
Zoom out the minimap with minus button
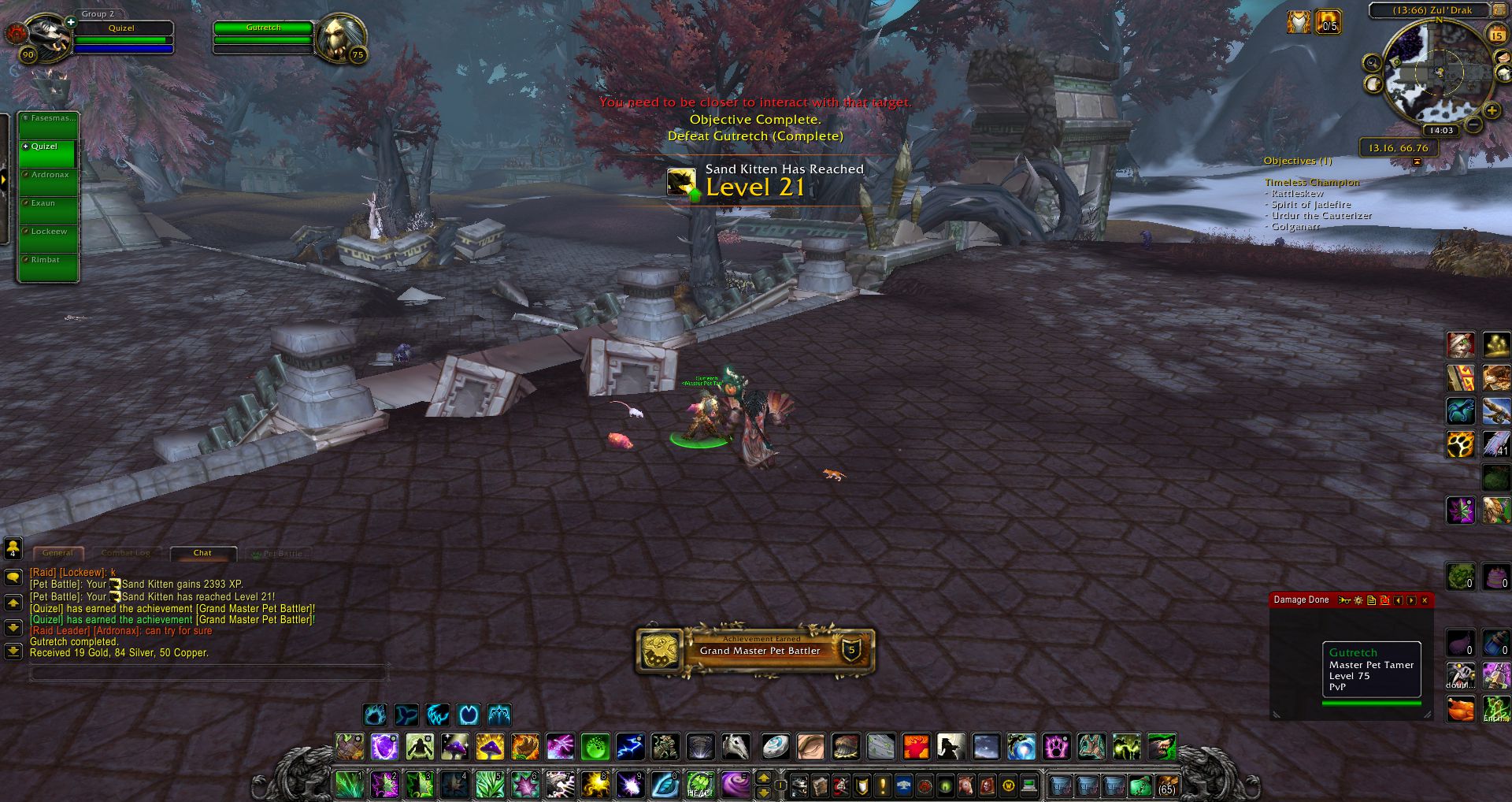coord(1473,124)
